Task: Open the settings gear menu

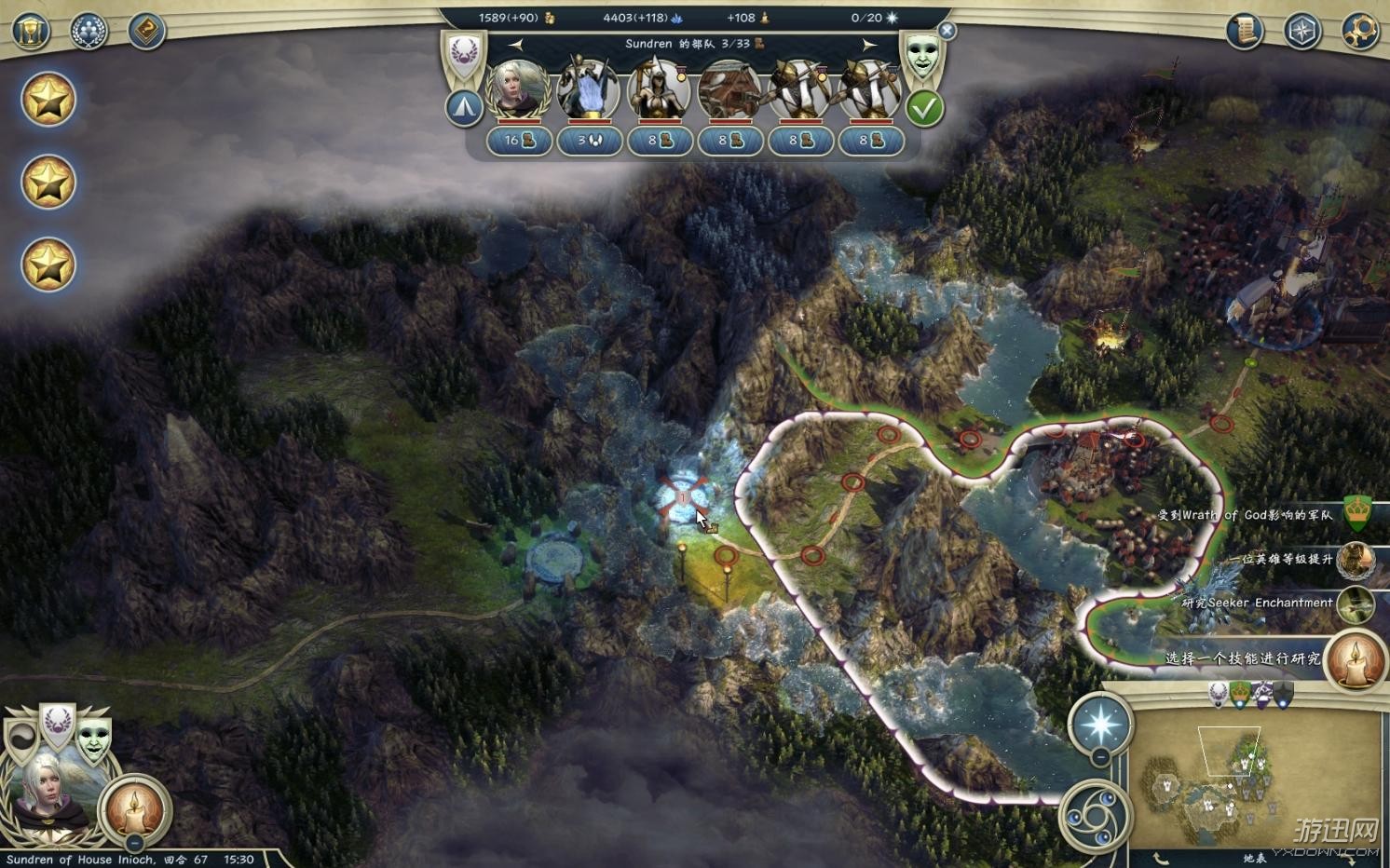Action: click(x=1359, y=31)
